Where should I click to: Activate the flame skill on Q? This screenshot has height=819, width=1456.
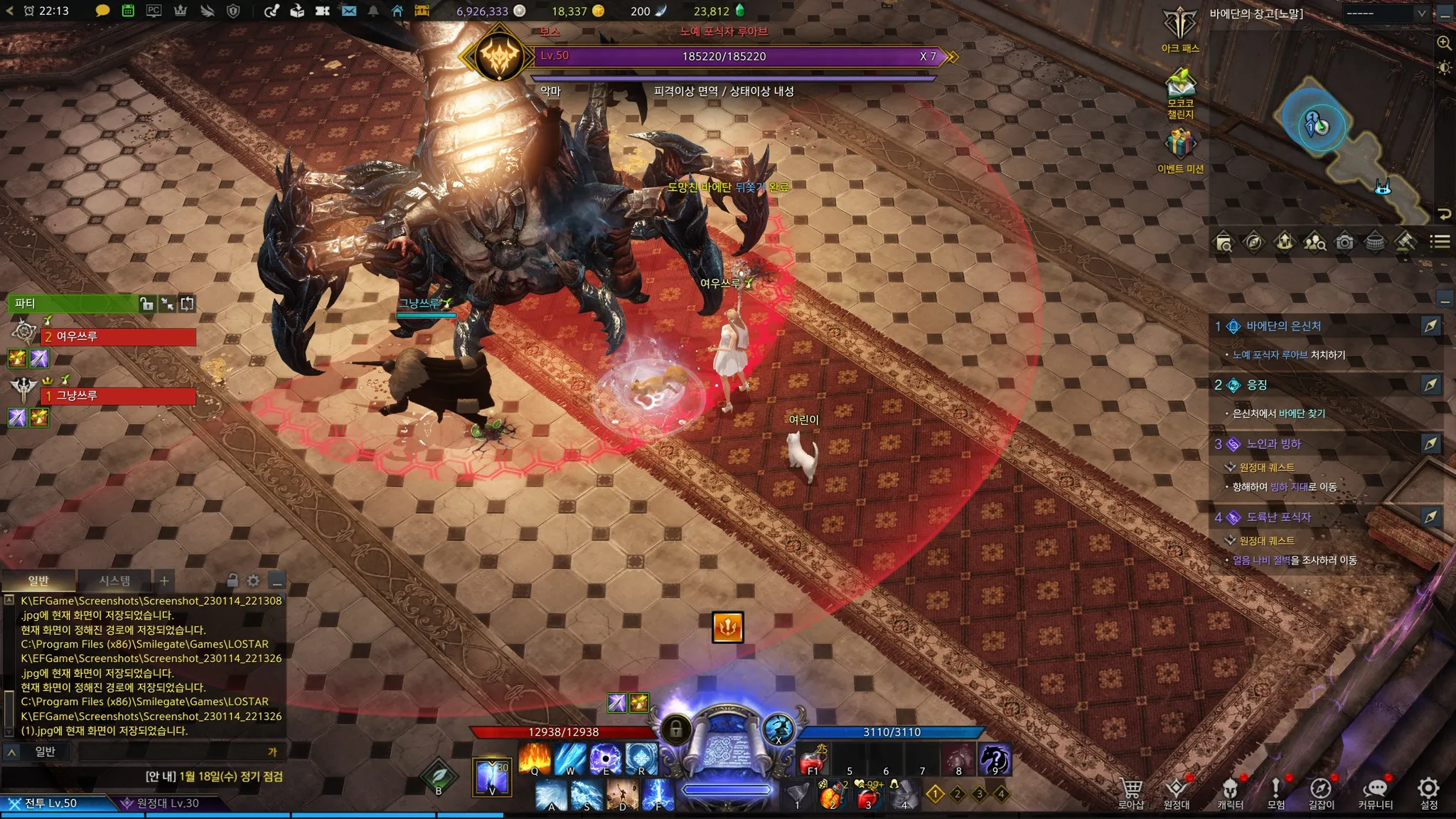(535, 759)
